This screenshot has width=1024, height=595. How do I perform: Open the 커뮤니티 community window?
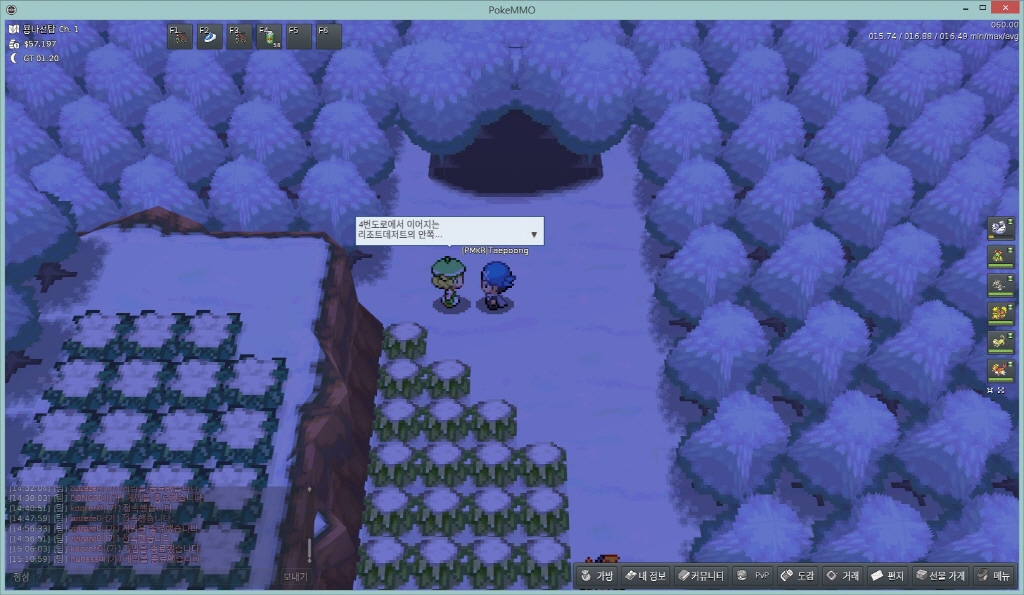pos(700,576)
